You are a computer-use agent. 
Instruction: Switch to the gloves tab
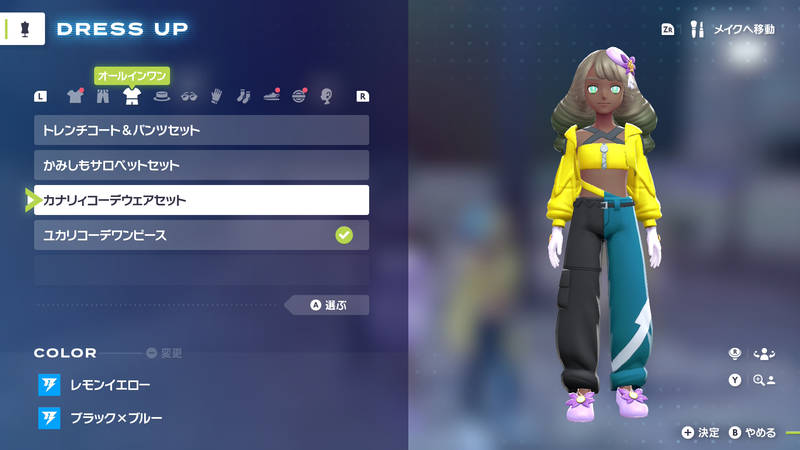[x=215, y=97]
